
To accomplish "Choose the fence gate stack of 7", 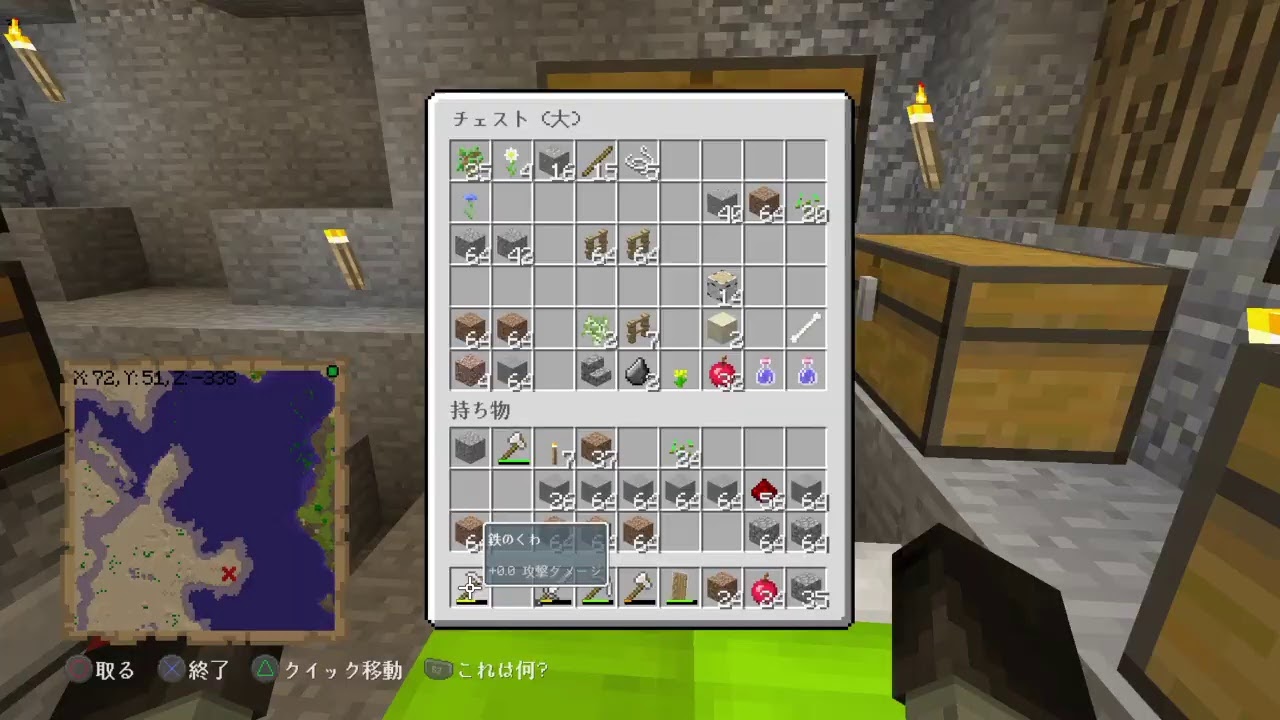I will [x=638, y=330].
